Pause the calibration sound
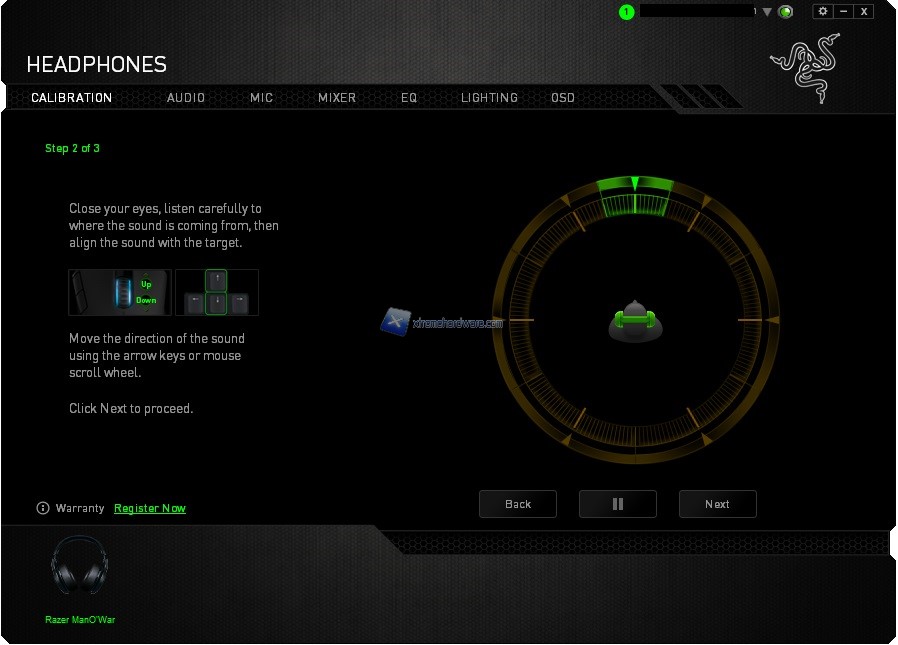Viewport: 898px width, 645px height. [x=618, y=504]
